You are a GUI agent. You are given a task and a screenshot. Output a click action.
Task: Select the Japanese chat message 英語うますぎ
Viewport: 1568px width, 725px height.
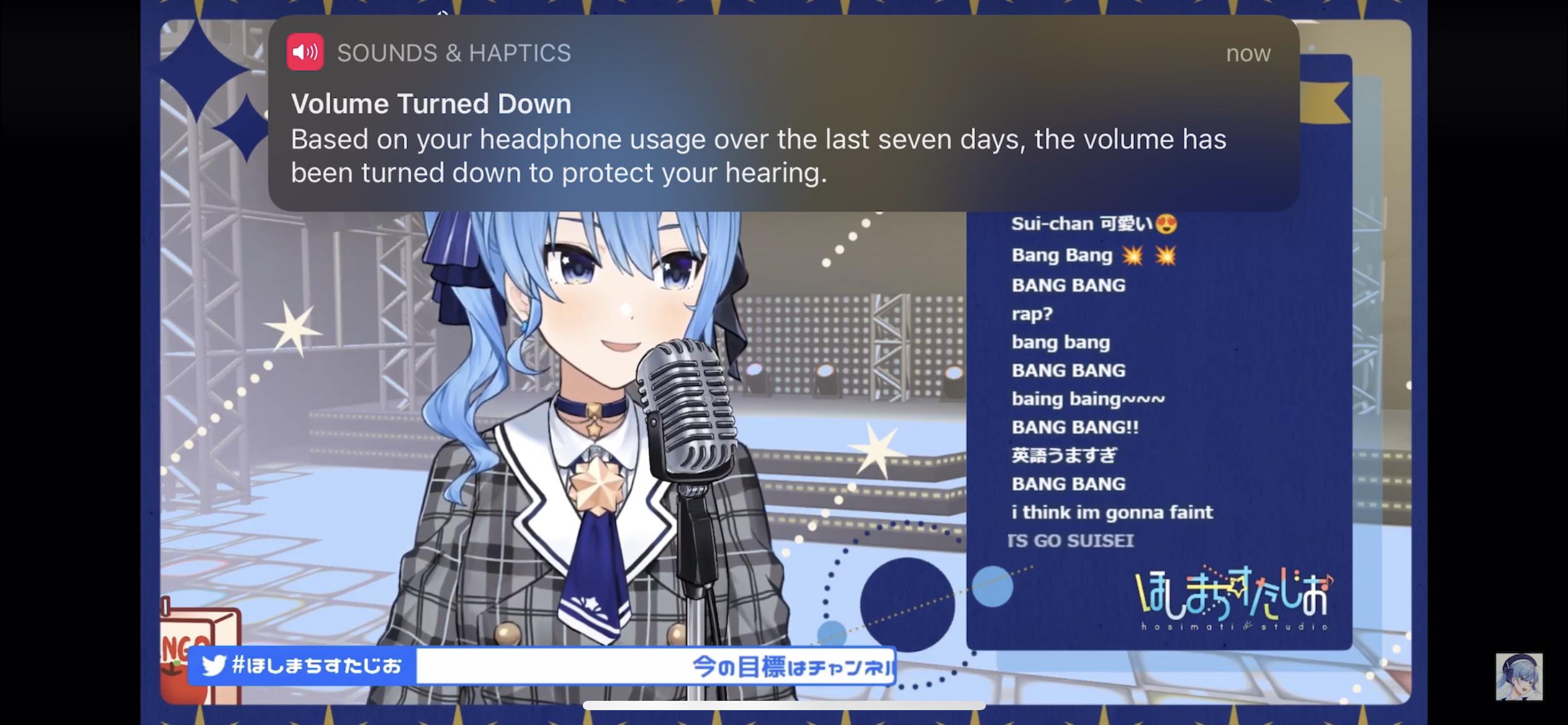1065,455
